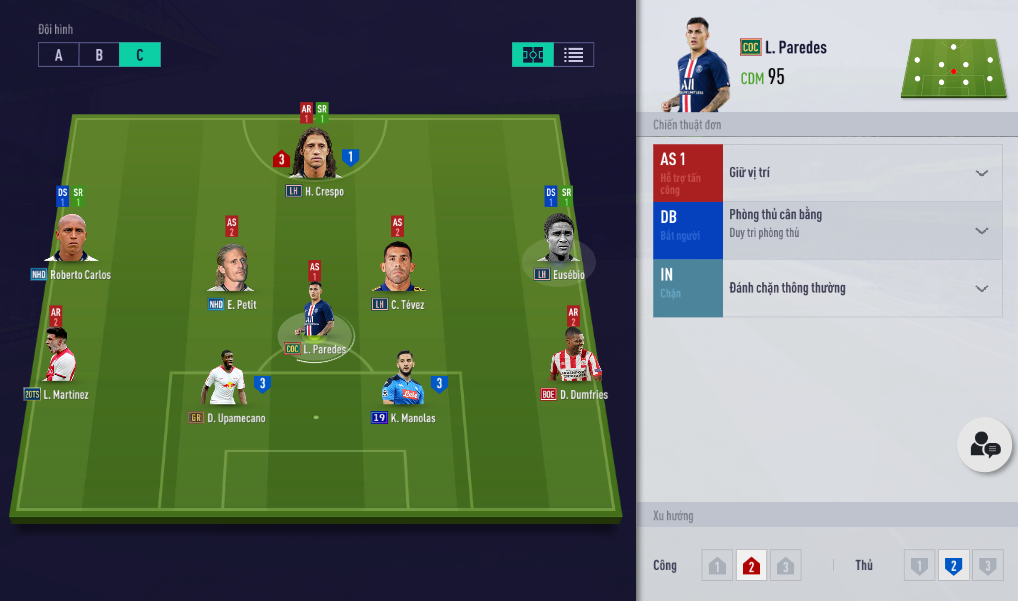Choose Eusébio on the right wing
The image size is (1018, 601).
(559, 240)
